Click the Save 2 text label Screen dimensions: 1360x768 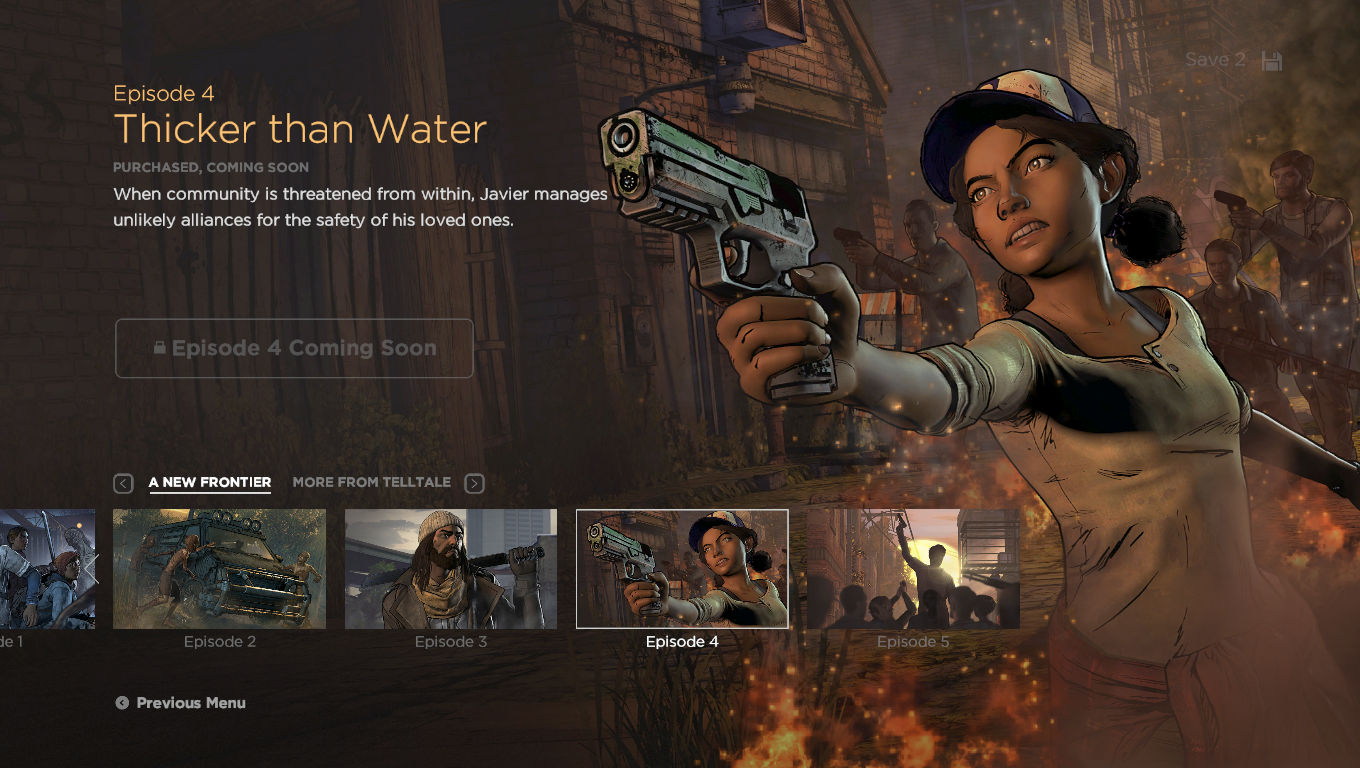pyautogui.click(x=1214, y=60)
